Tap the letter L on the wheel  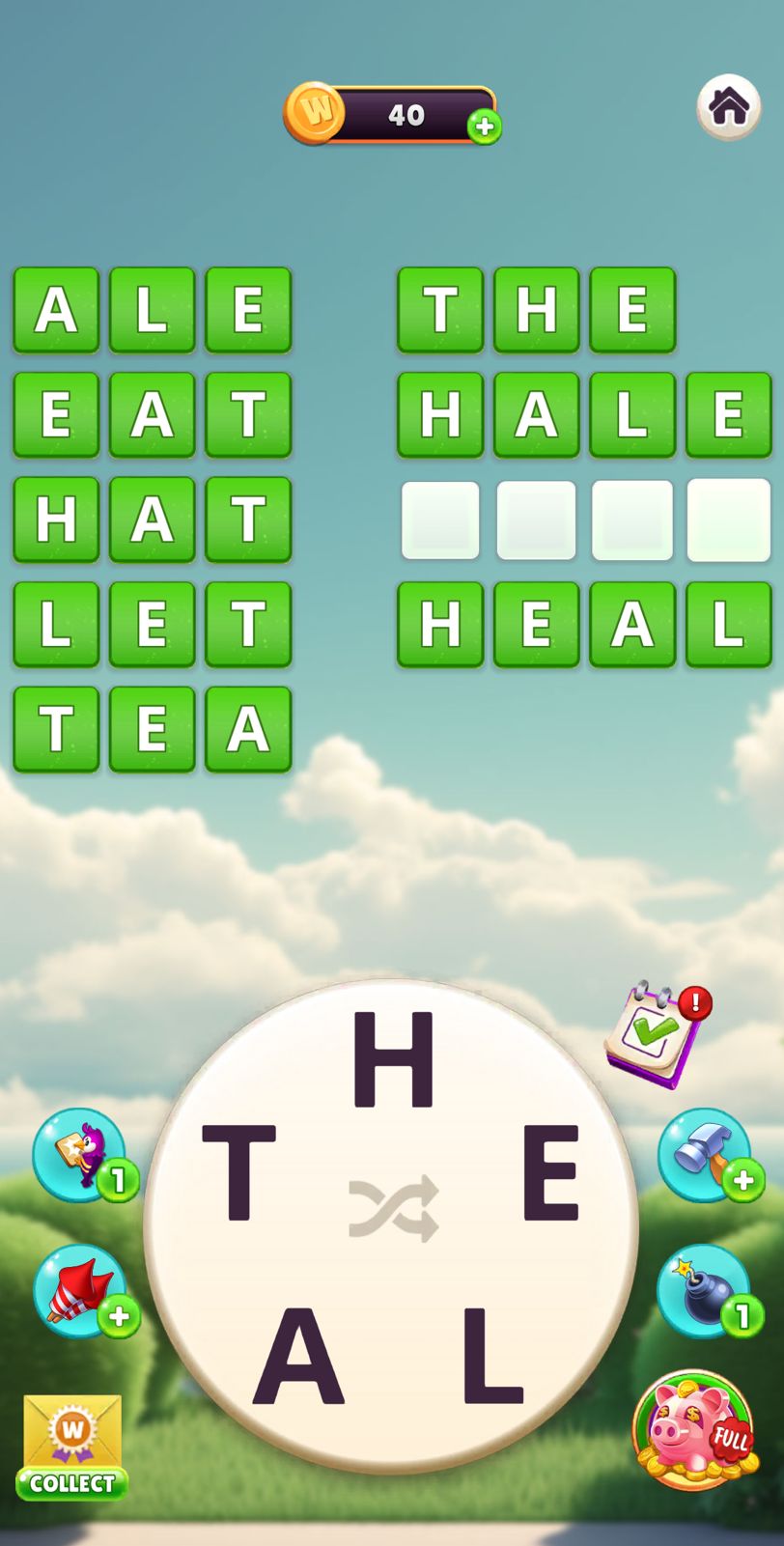491,1355
